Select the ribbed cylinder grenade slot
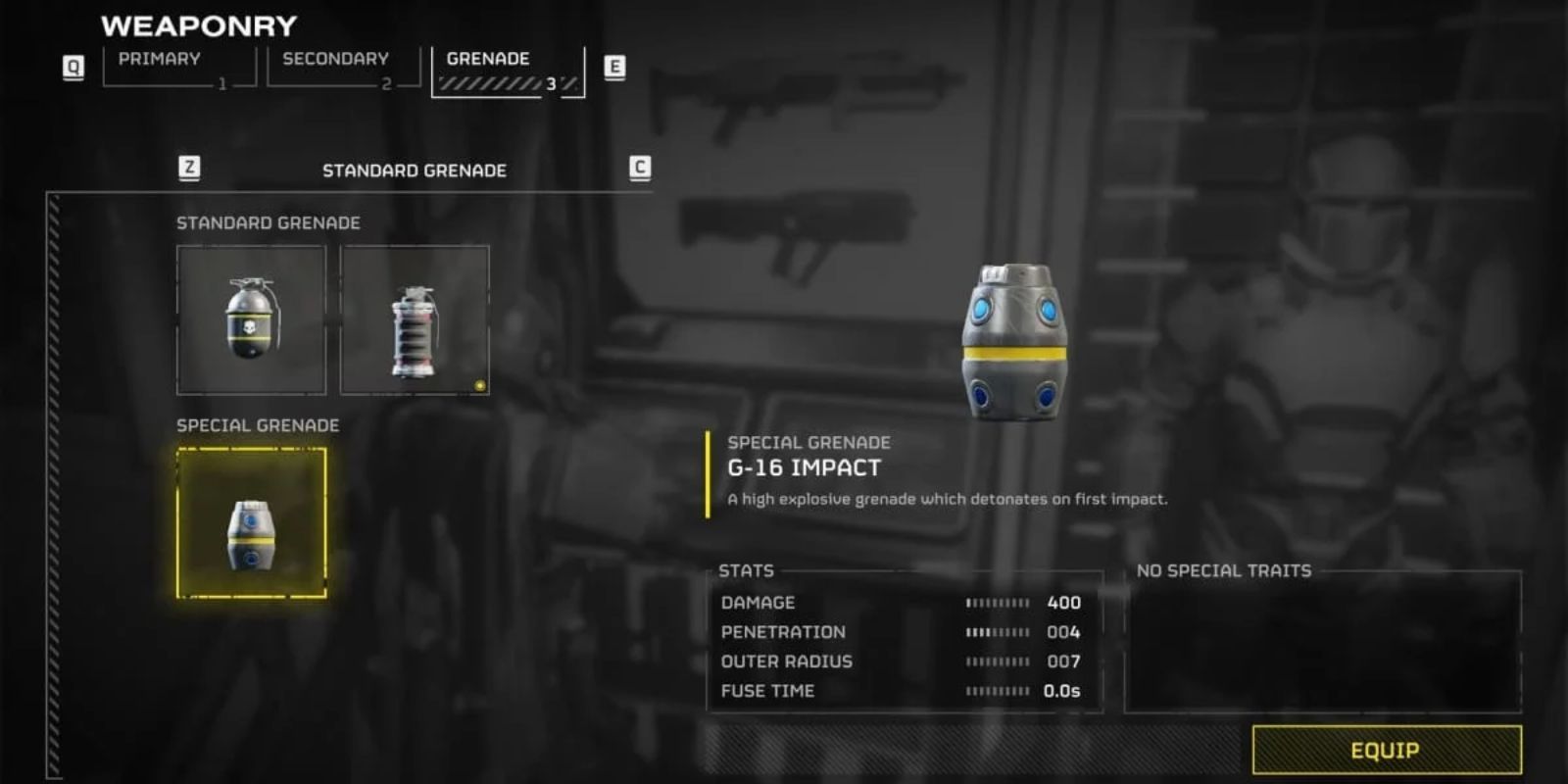The image size is (1568, 784). pyautogui.click(x=415, y=319)
